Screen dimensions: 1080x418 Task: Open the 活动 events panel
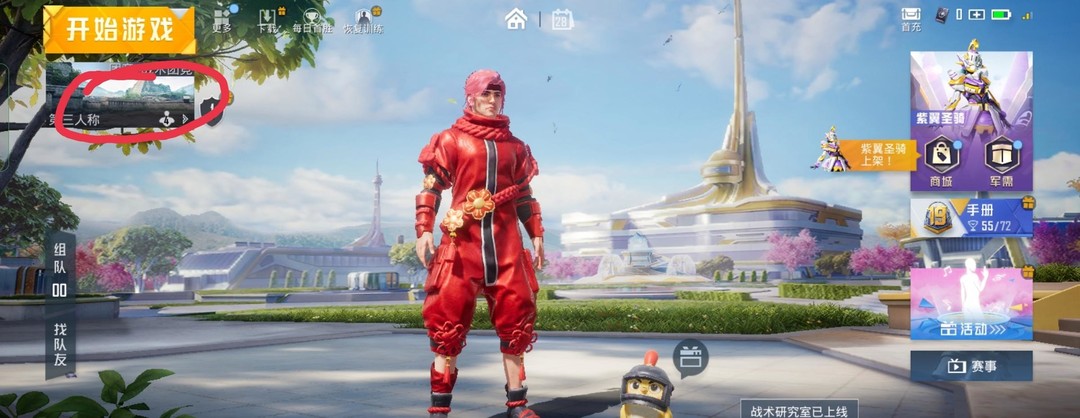970,304
